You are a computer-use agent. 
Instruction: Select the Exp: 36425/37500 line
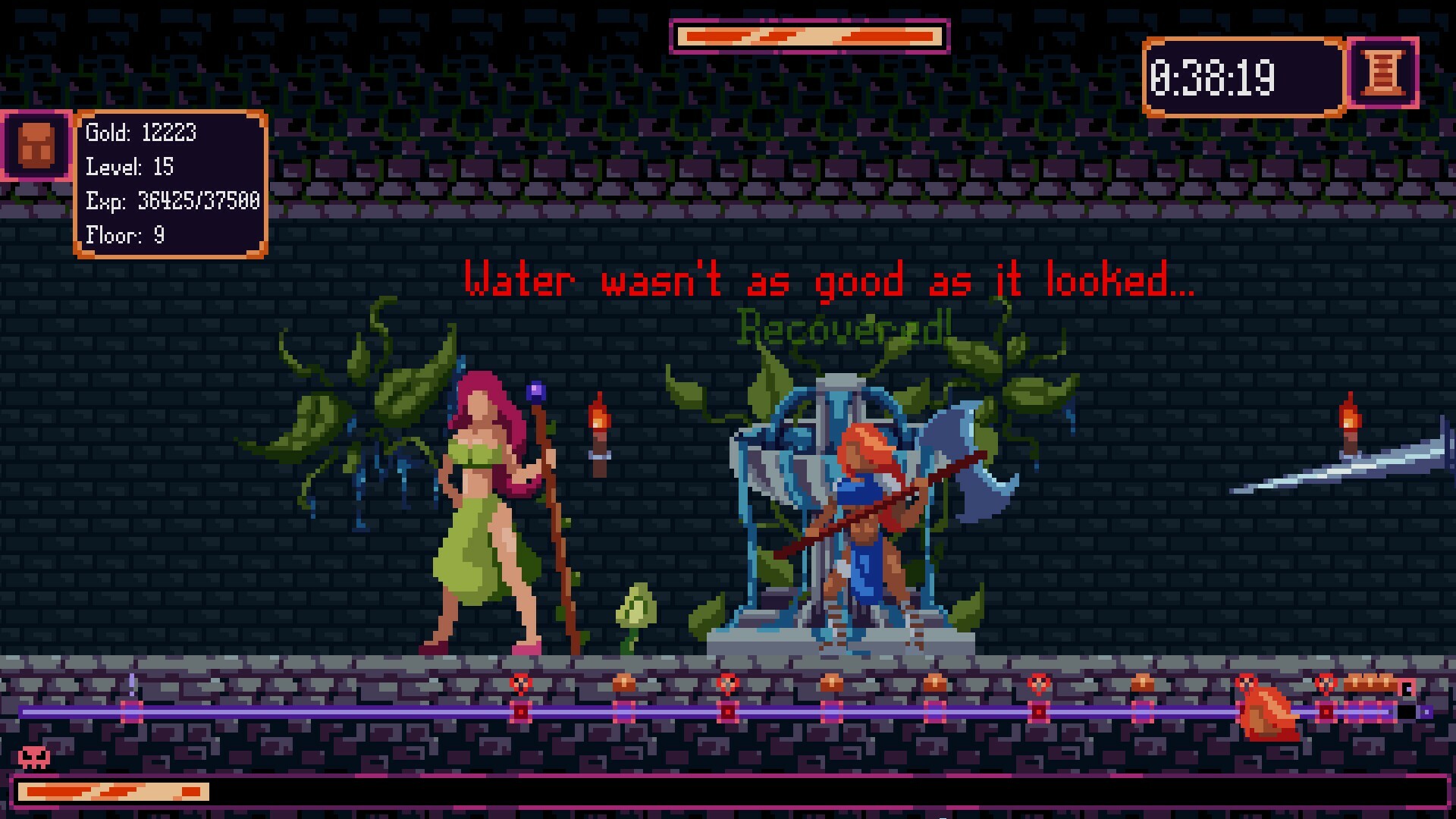click(x=174, y=202)
